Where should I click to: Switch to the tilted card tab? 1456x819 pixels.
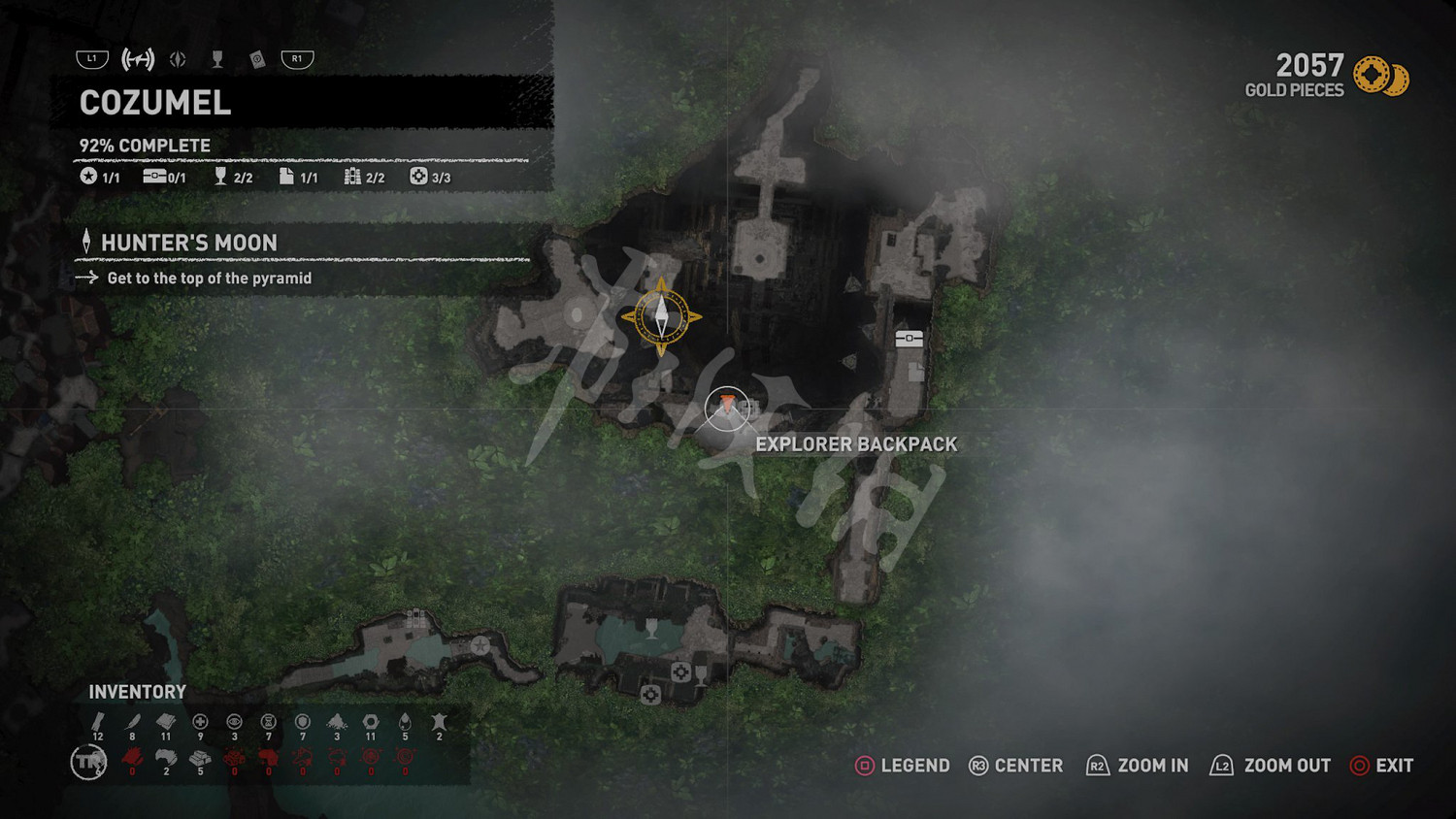click(257, 60)
